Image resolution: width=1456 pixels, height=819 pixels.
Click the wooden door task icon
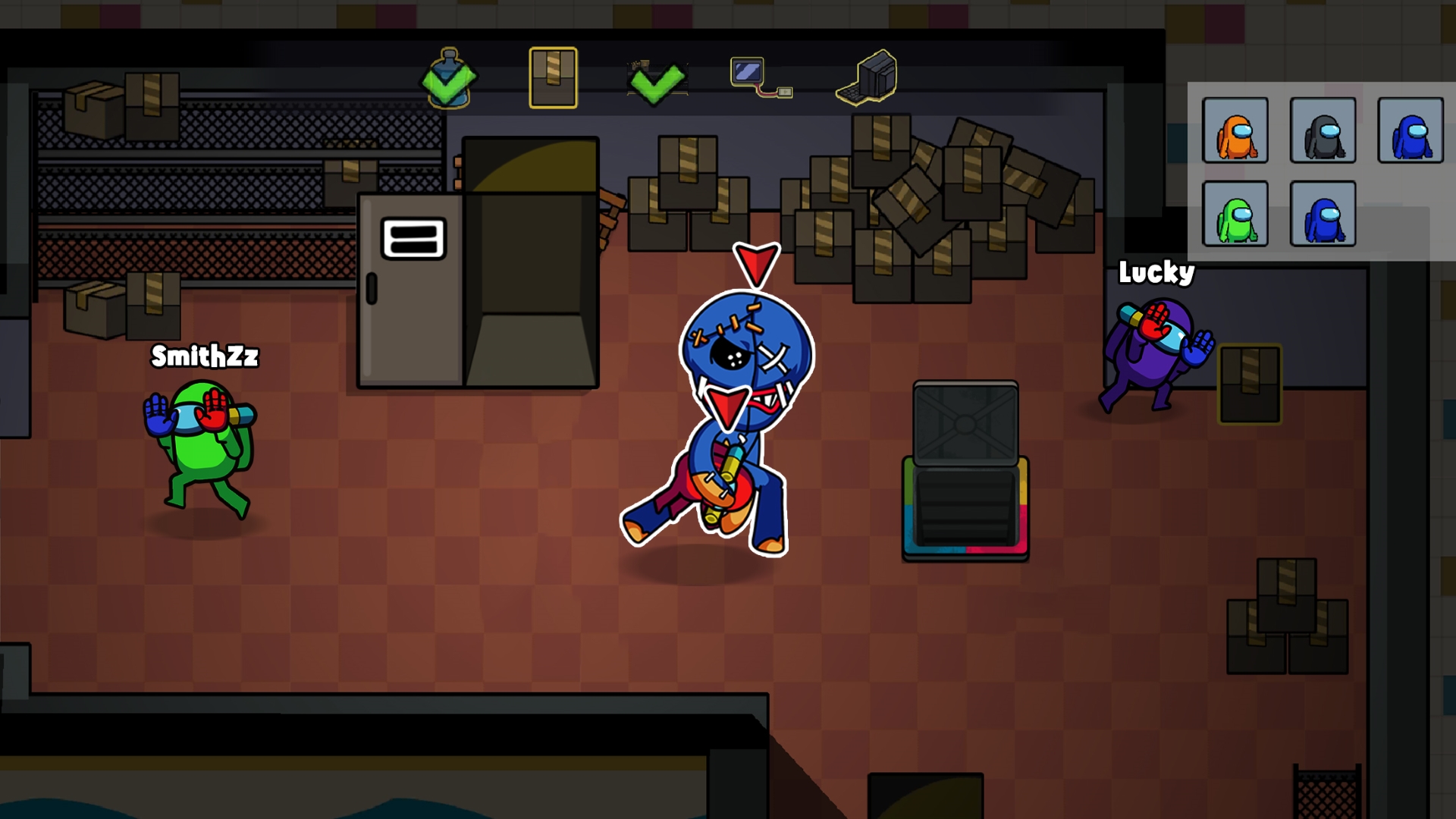pos(552,76)
